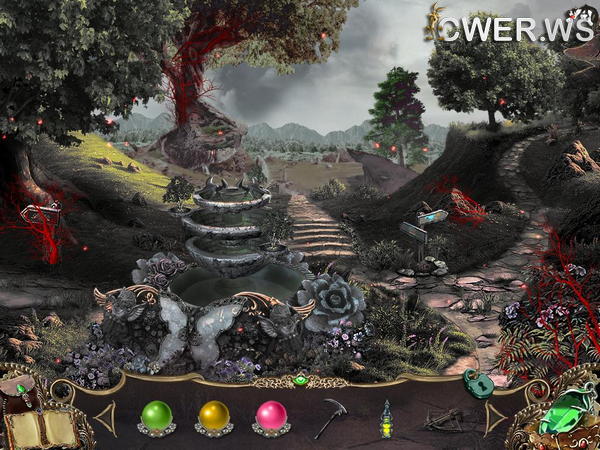Screen dimensions: 600x450
Task: Click the left inventory arrow
Action: coord(105,418)
